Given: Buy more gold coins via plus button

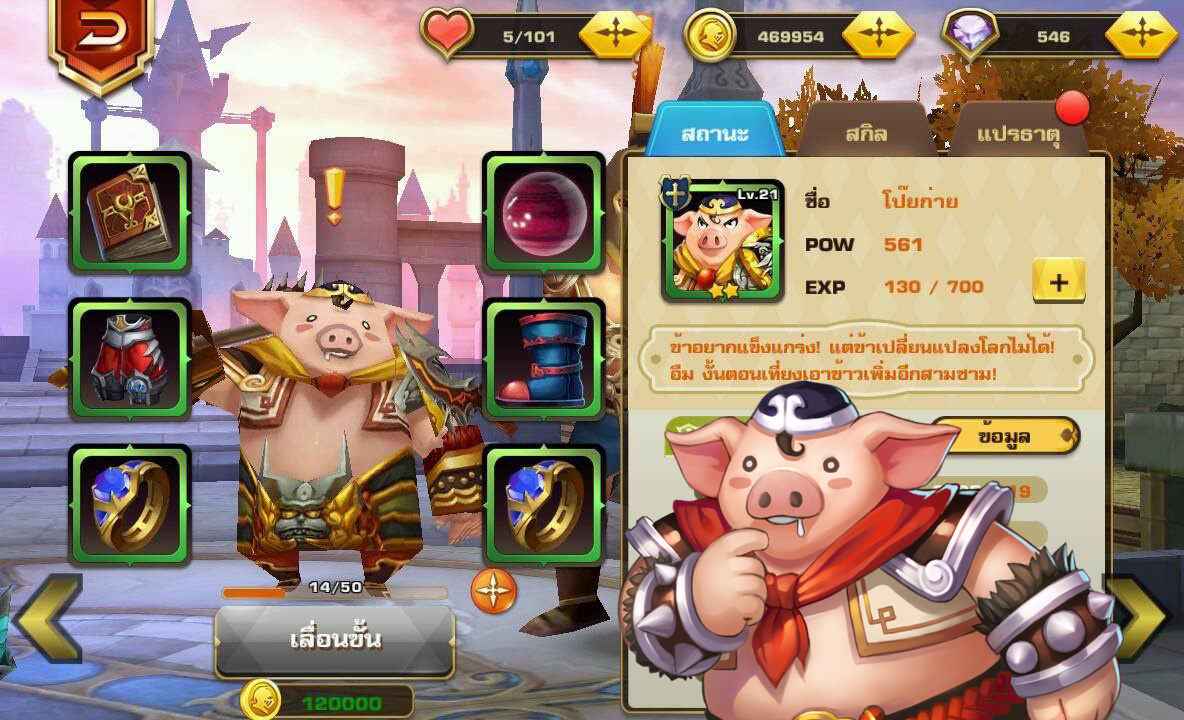Looking at the screenshot, I should pos(878,36).
